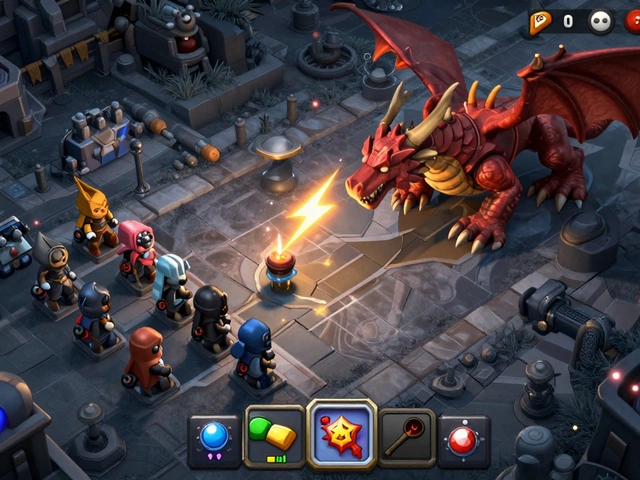The image size is (640, 480).
Task: Click the white round face button
Action: click(600, 21)
